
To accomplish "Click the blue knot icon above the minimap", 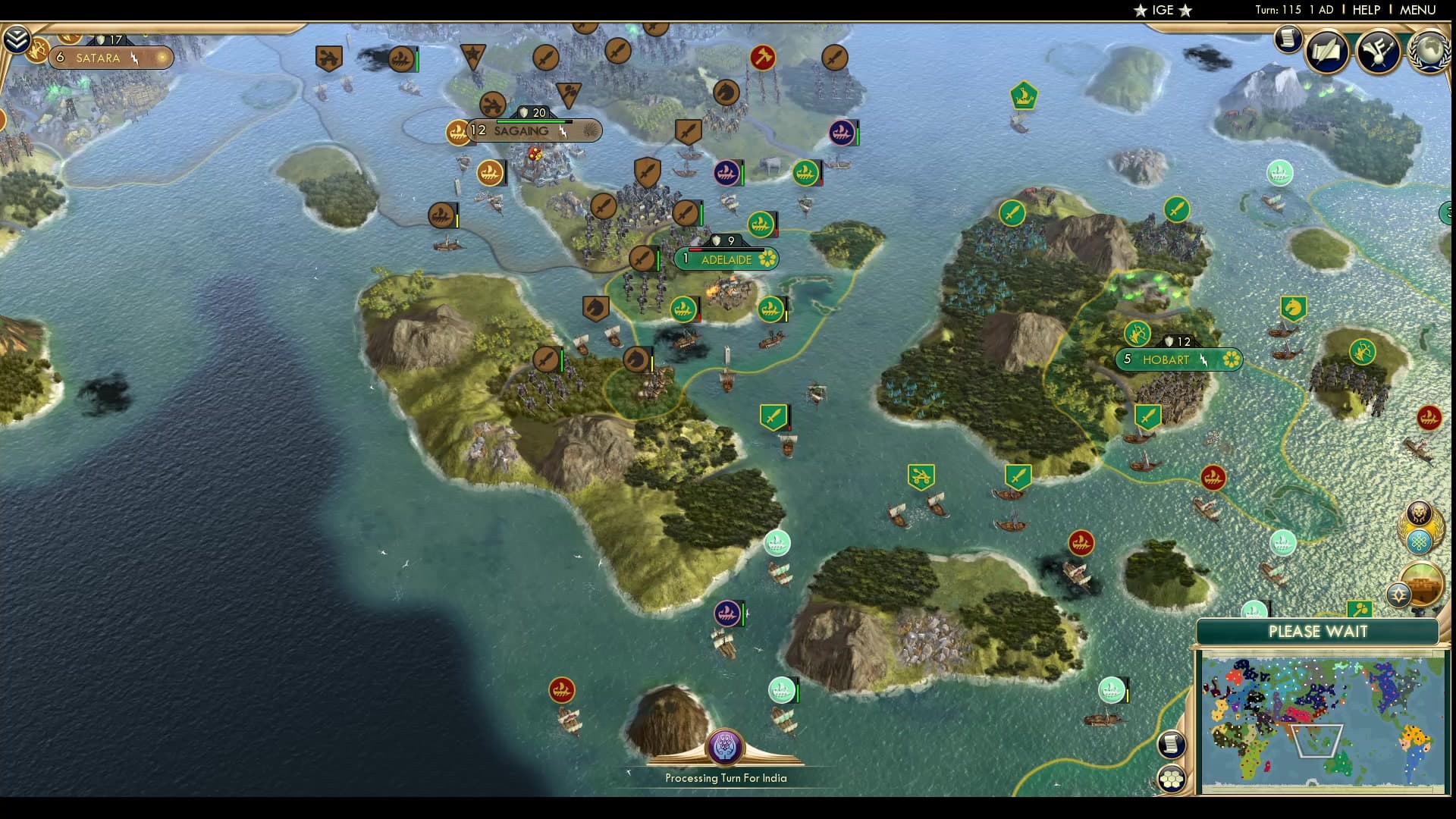I will pos(1417,543).
